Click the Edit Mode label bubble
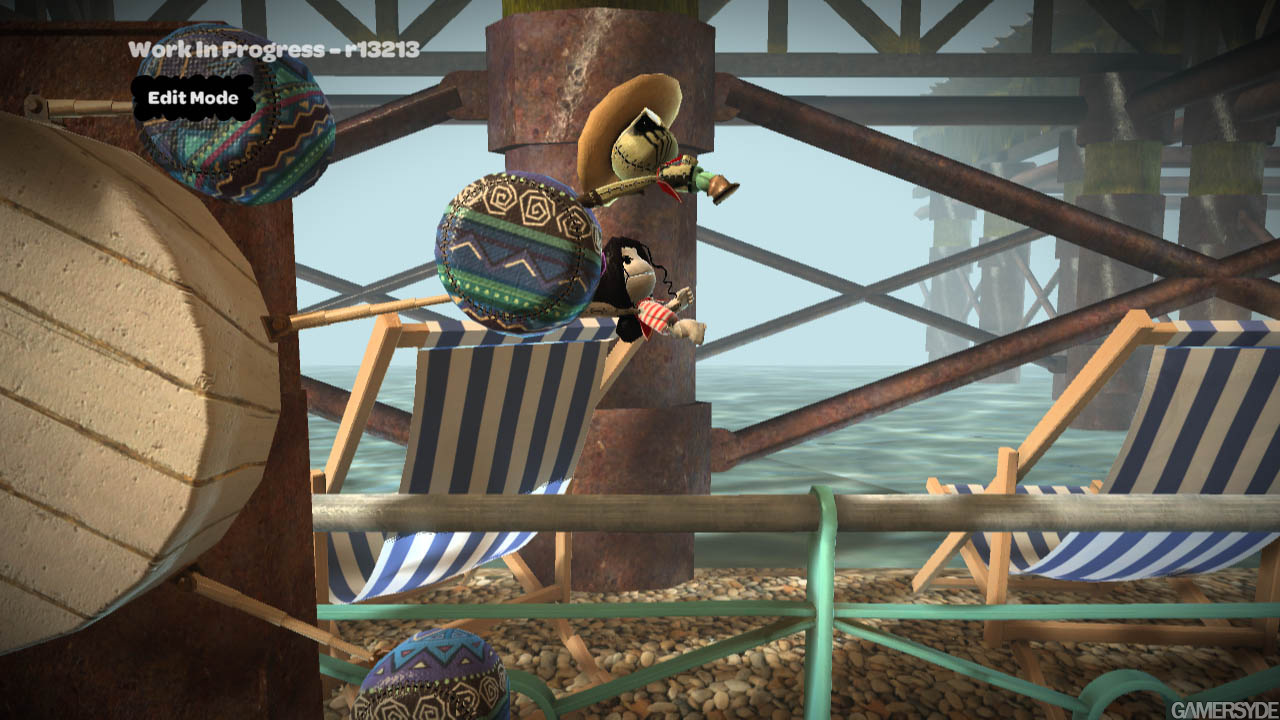 pos(193,98)
